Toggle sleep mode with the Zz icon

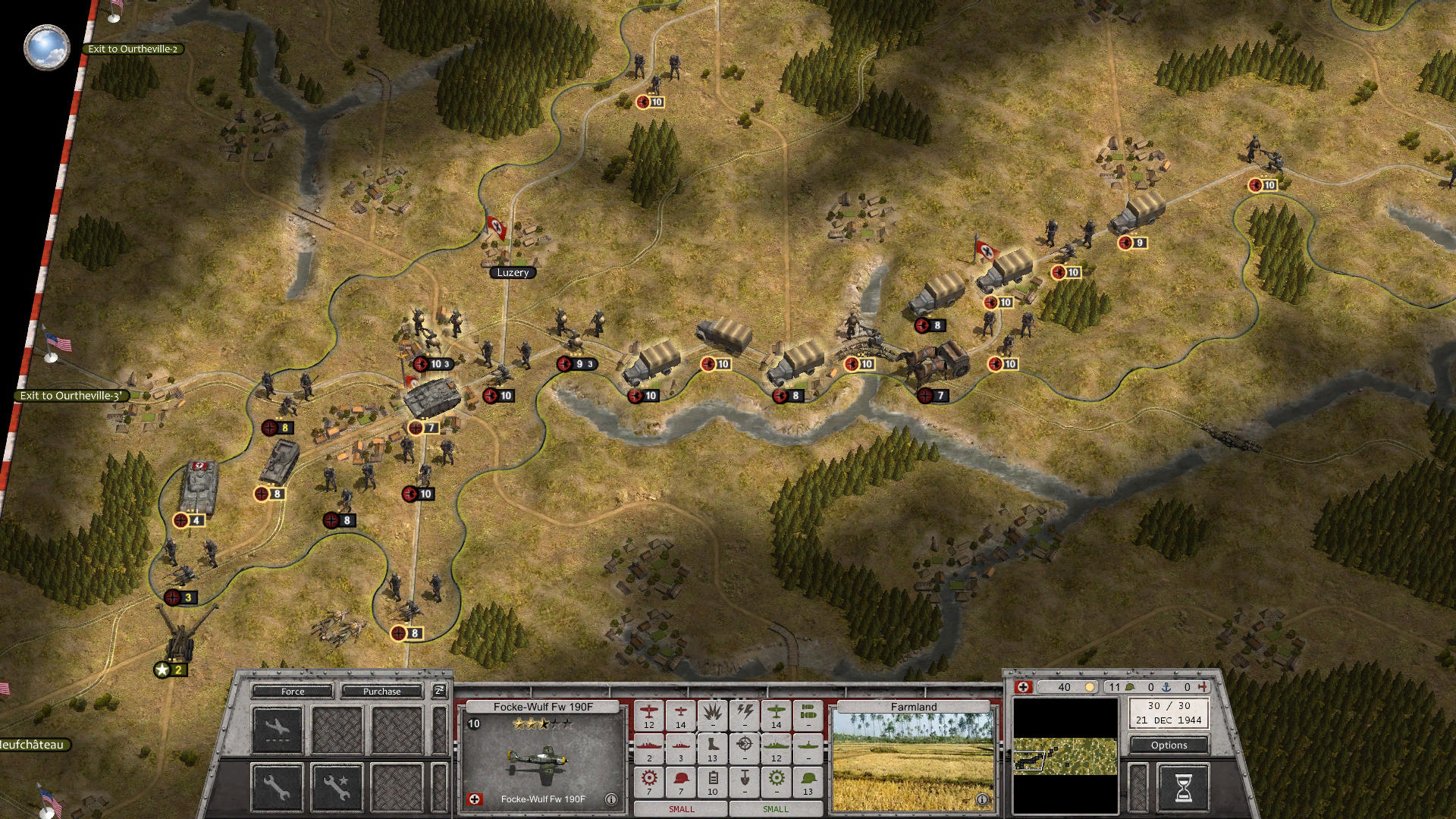pyautogui.click(x=438, y=692)
